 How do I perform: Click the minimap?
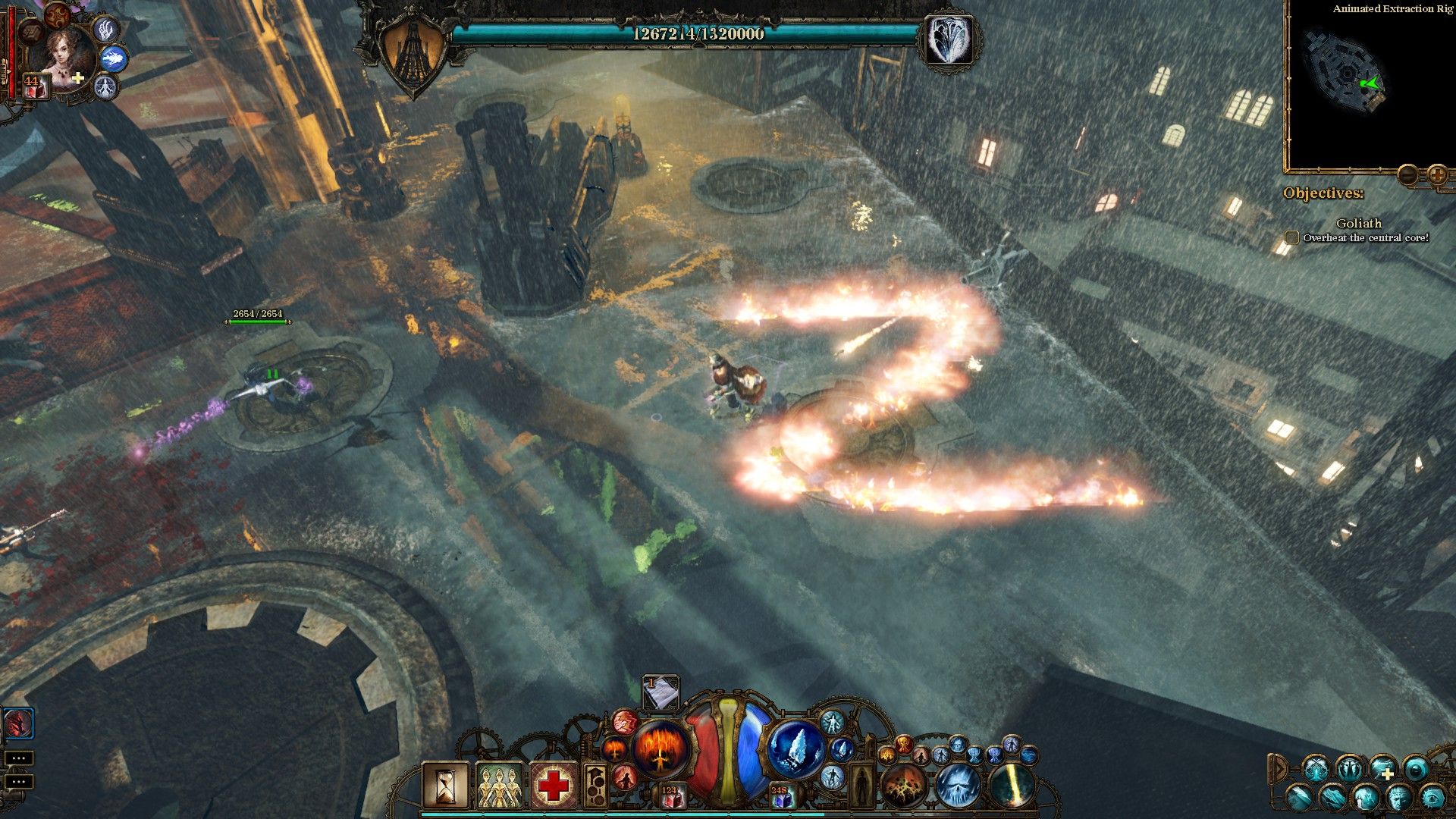tap(1357, 83)
